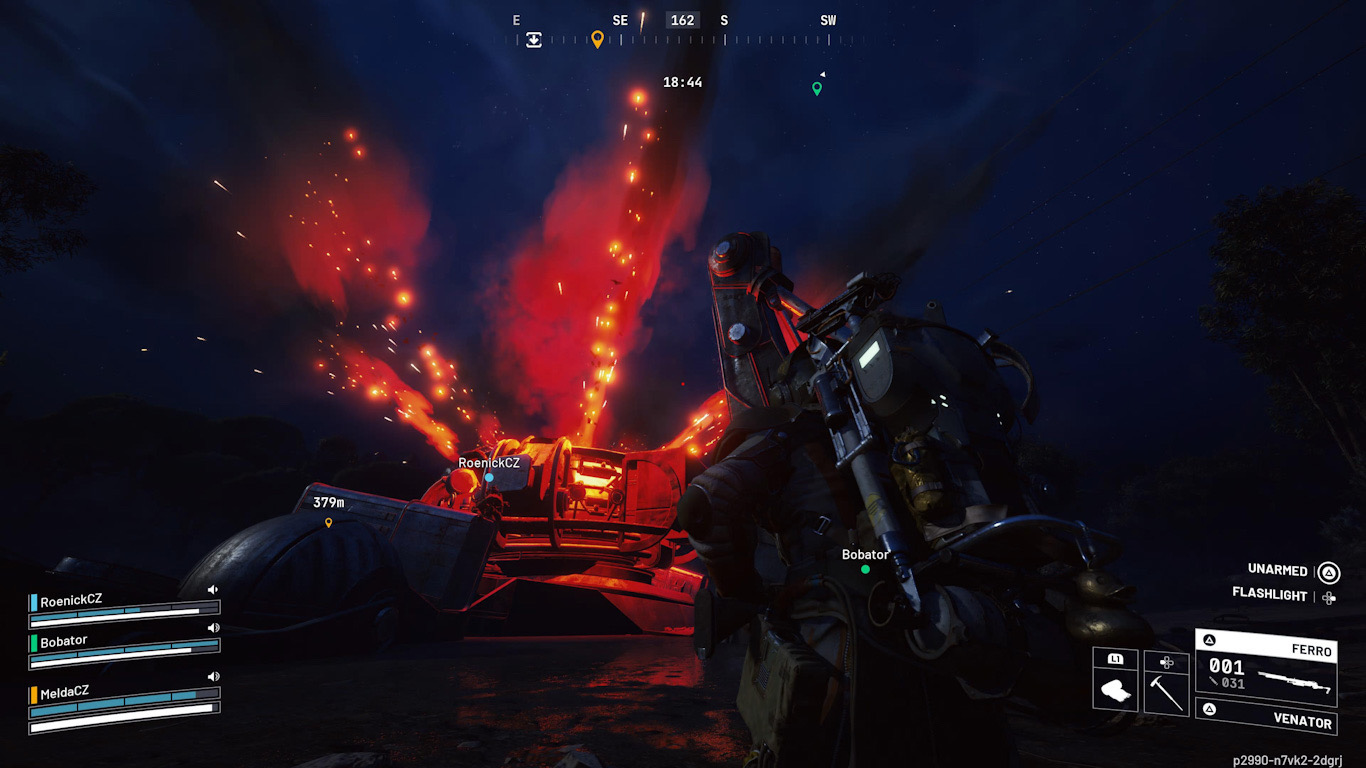Click the orange waypoint pin on the compass
The height and width of the screenshot is (768, 1366).
pyautogui.click(x=597, y=39)
